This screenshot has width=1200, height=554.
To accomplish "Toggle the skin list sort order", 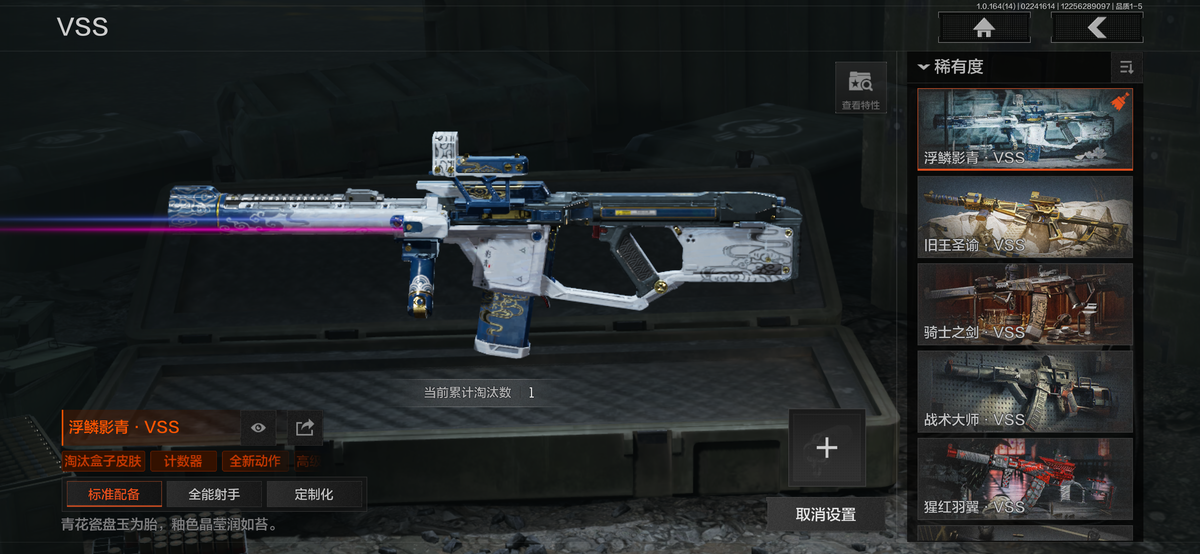I will click(x=1127, y=67).
